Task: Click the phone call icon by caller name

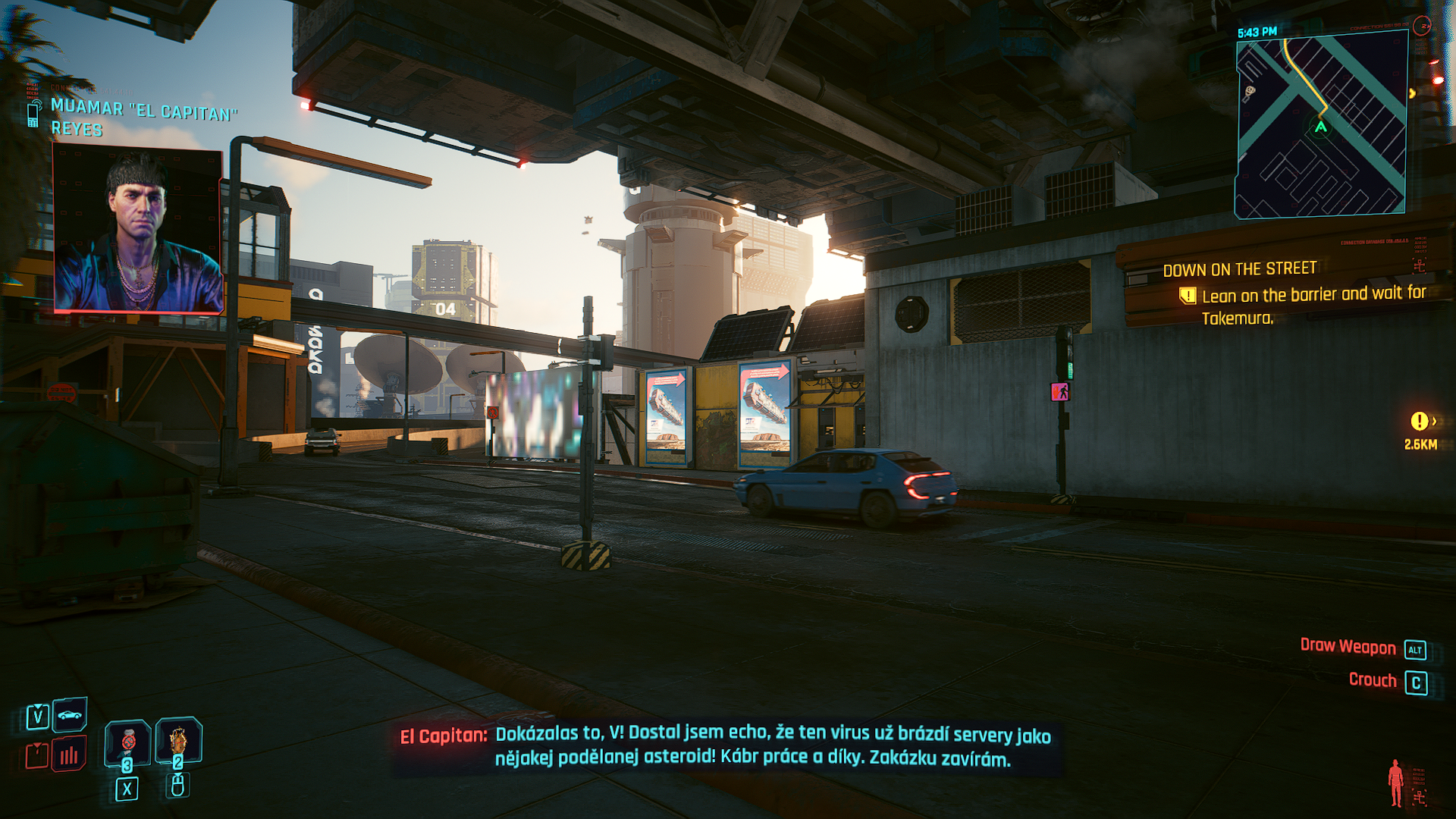Action: pos(33,115)
